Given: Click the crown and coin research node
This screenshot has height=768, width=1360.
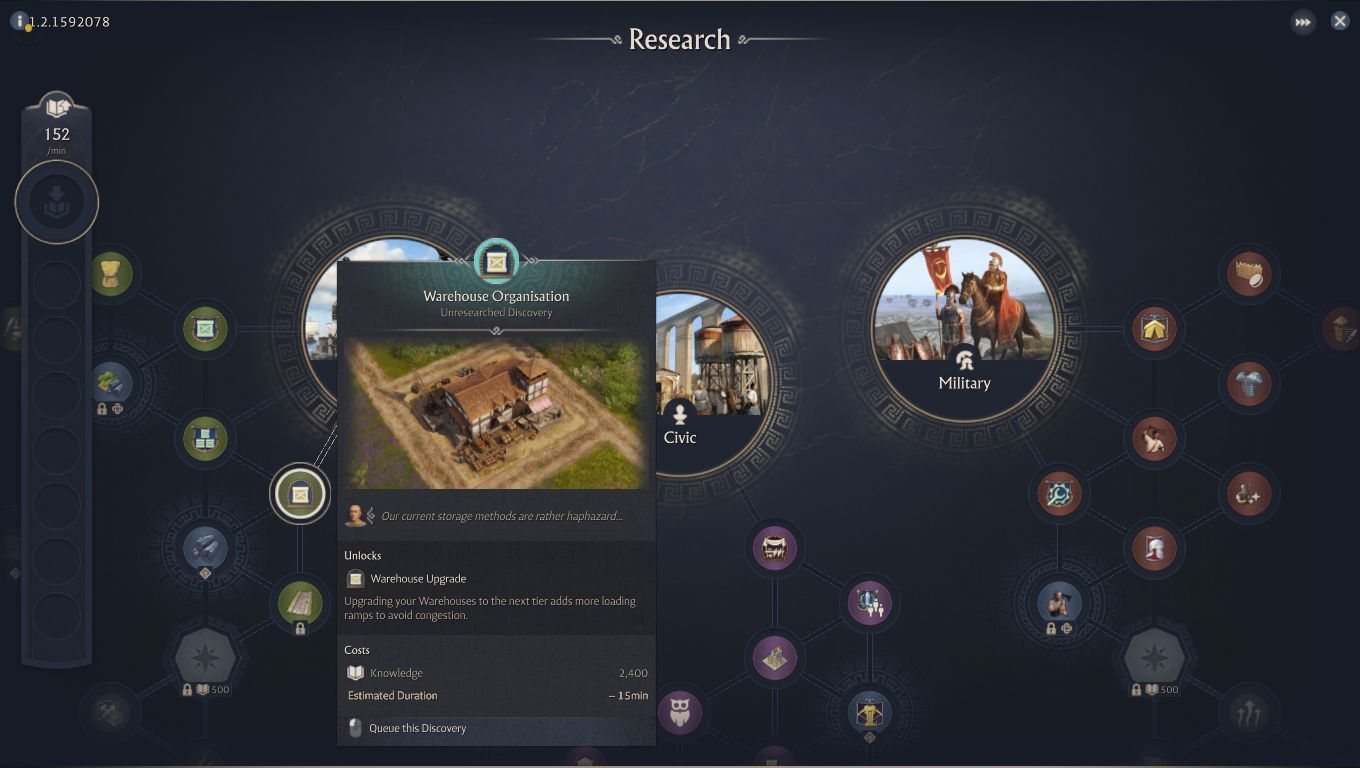Looking at the screenshot, I should pos(1249,273).
